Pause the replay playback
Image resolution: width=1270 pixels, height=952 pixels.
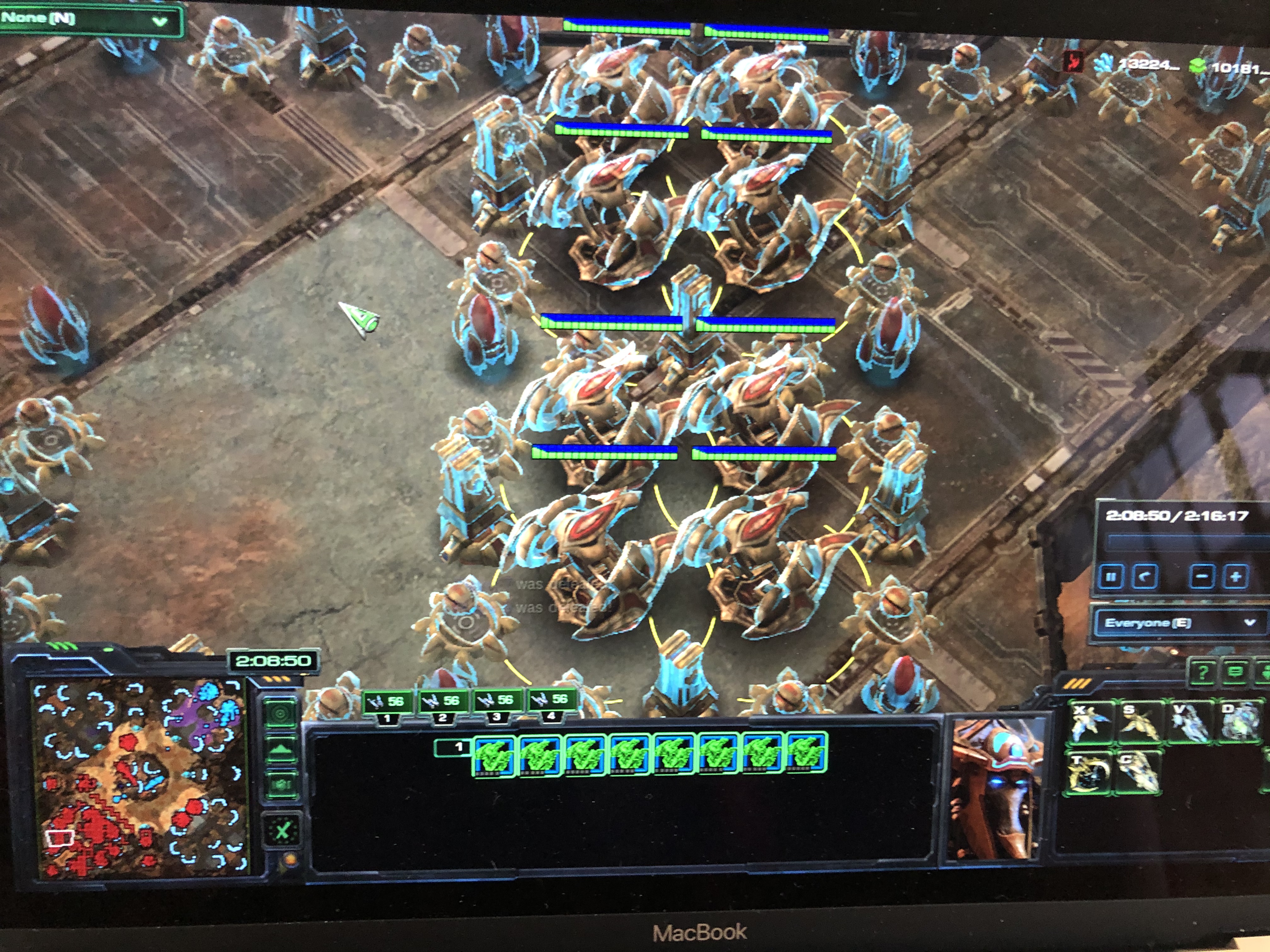(x=1110, y=577)
